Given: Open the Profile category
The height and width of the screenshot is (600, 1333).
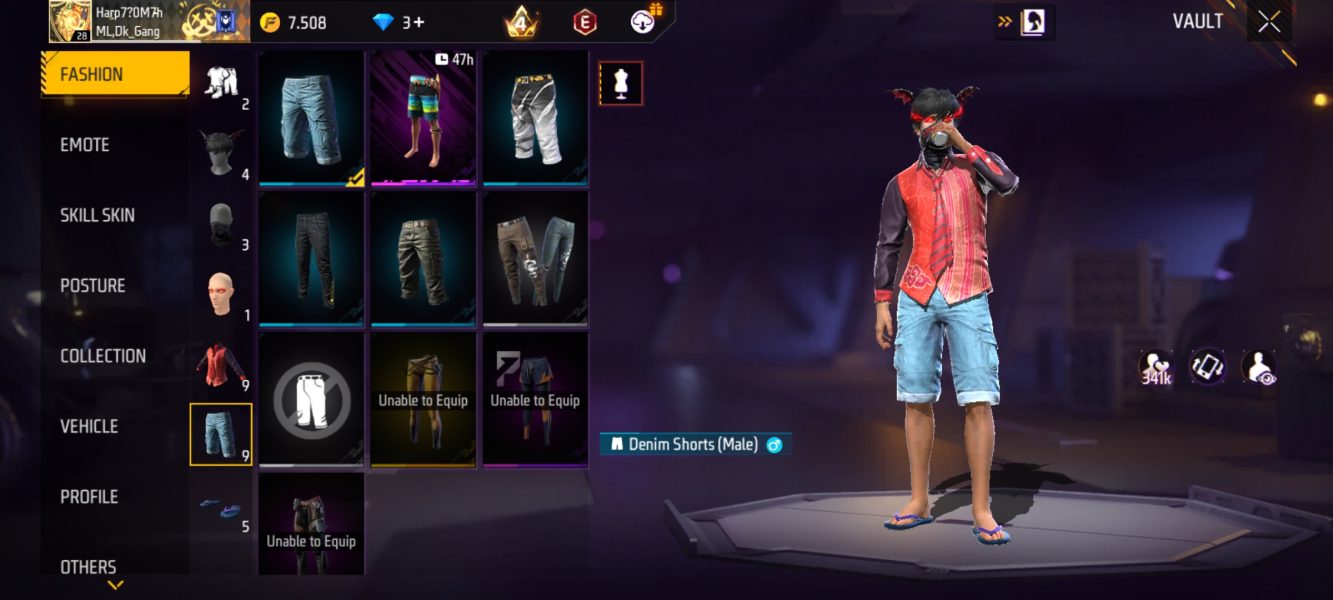Looking at the screenshot, I should tap(89, 497).
